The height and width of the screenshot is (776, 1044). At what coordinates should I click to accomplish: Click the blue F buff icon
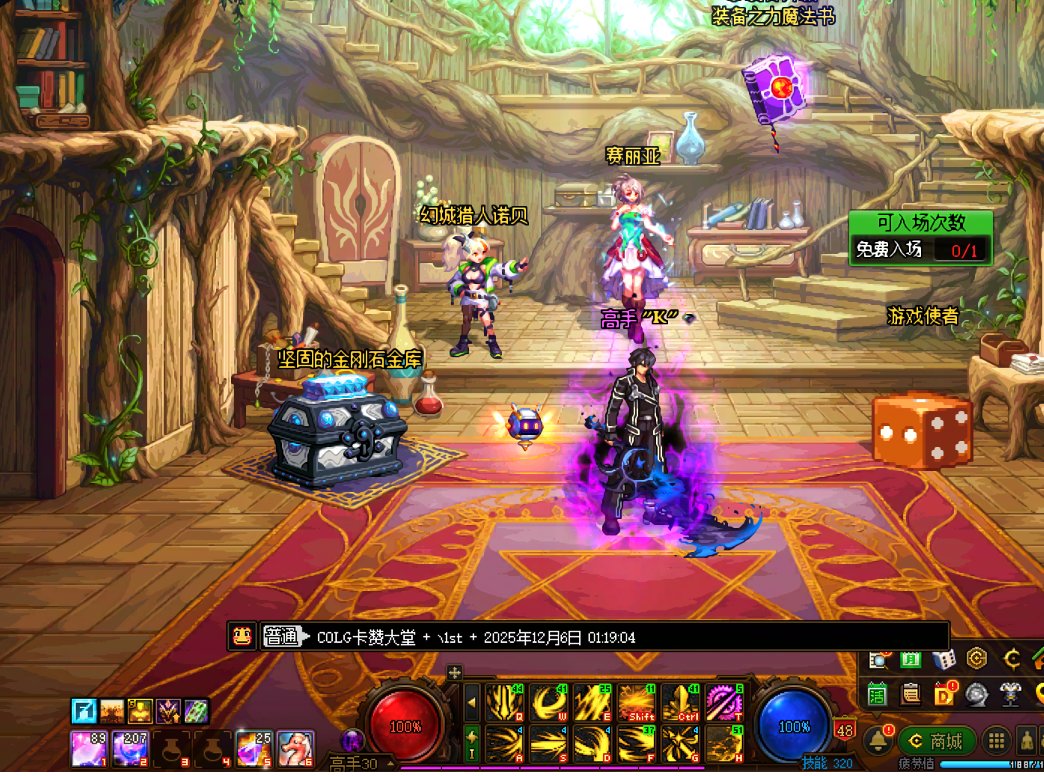(x=84, y=711)
